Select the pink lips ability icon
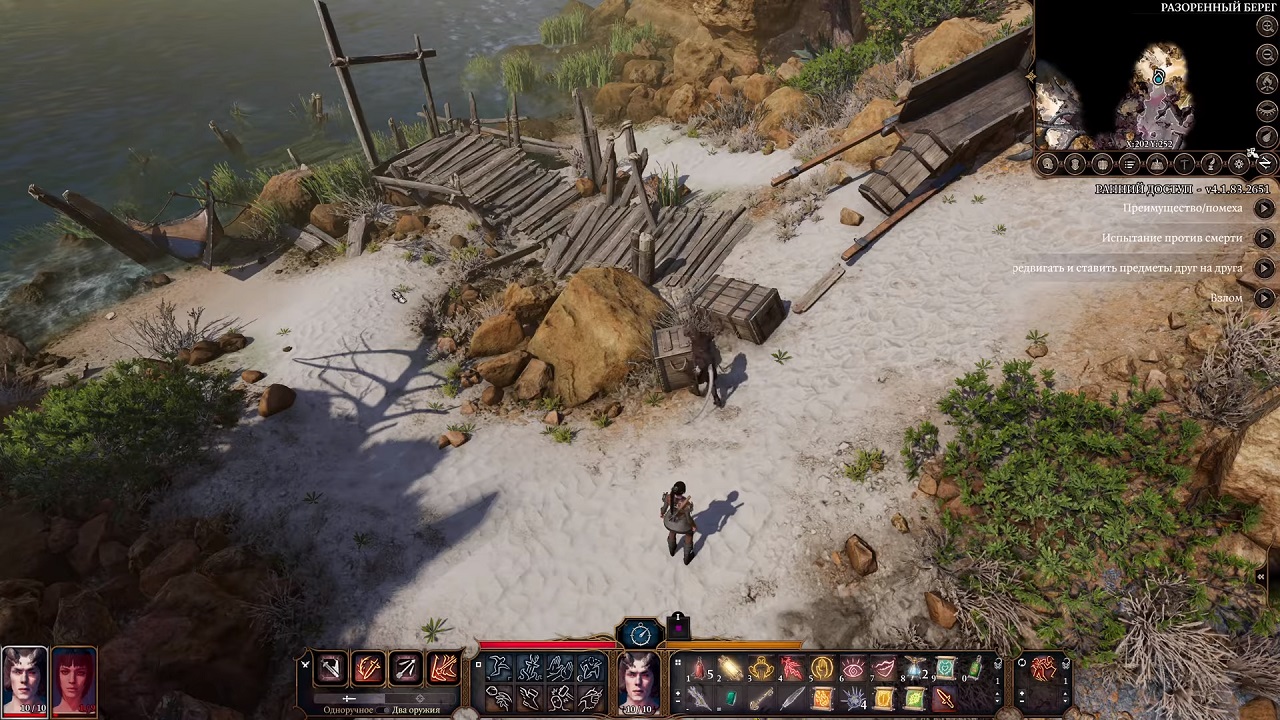This screenshot has width=1280, height=720. [884, 669]
